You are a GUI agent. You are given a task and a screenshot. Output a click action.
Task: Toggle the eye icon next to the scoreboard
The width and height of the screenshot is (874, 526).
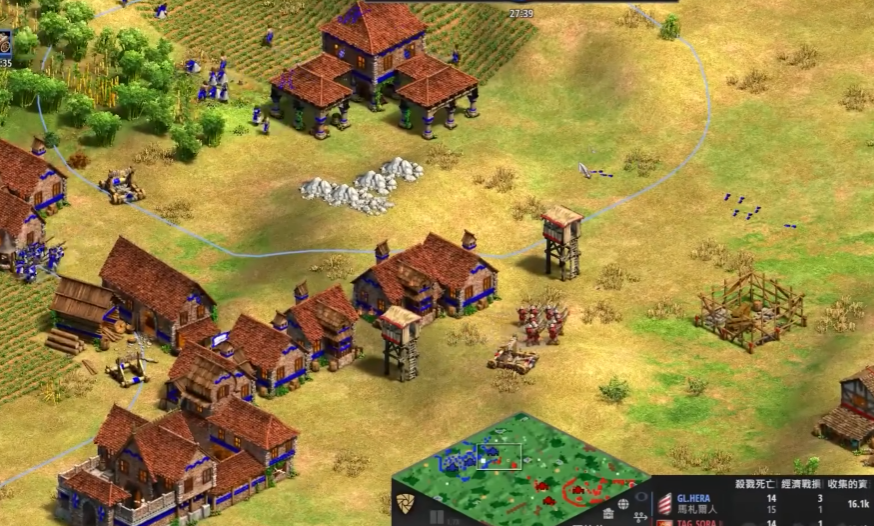[x=641, y=496]
